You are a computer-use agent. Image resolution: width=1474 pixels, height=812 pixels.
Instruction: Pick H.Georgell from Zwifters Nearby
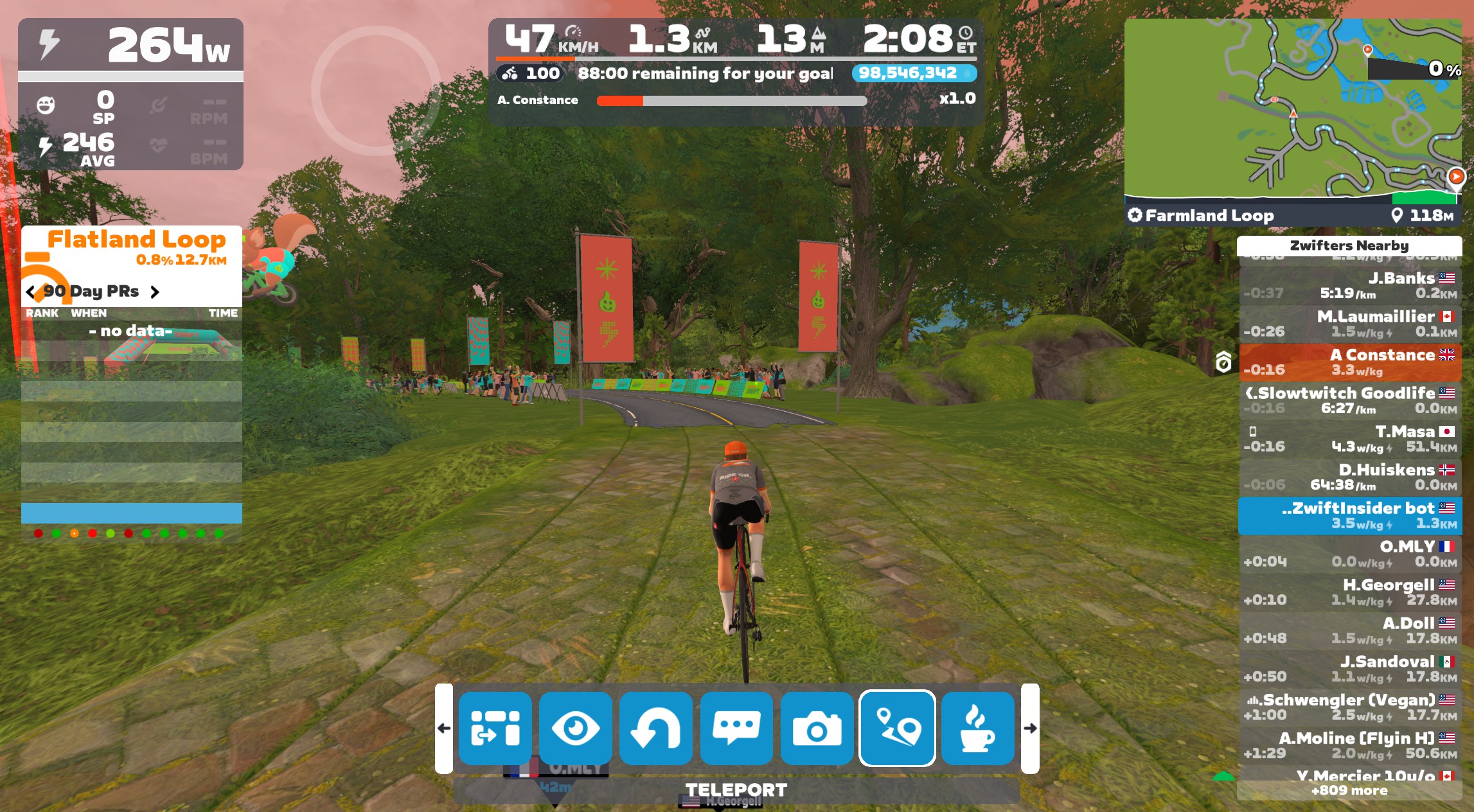pyautogui.click(x=1349, y=592)
